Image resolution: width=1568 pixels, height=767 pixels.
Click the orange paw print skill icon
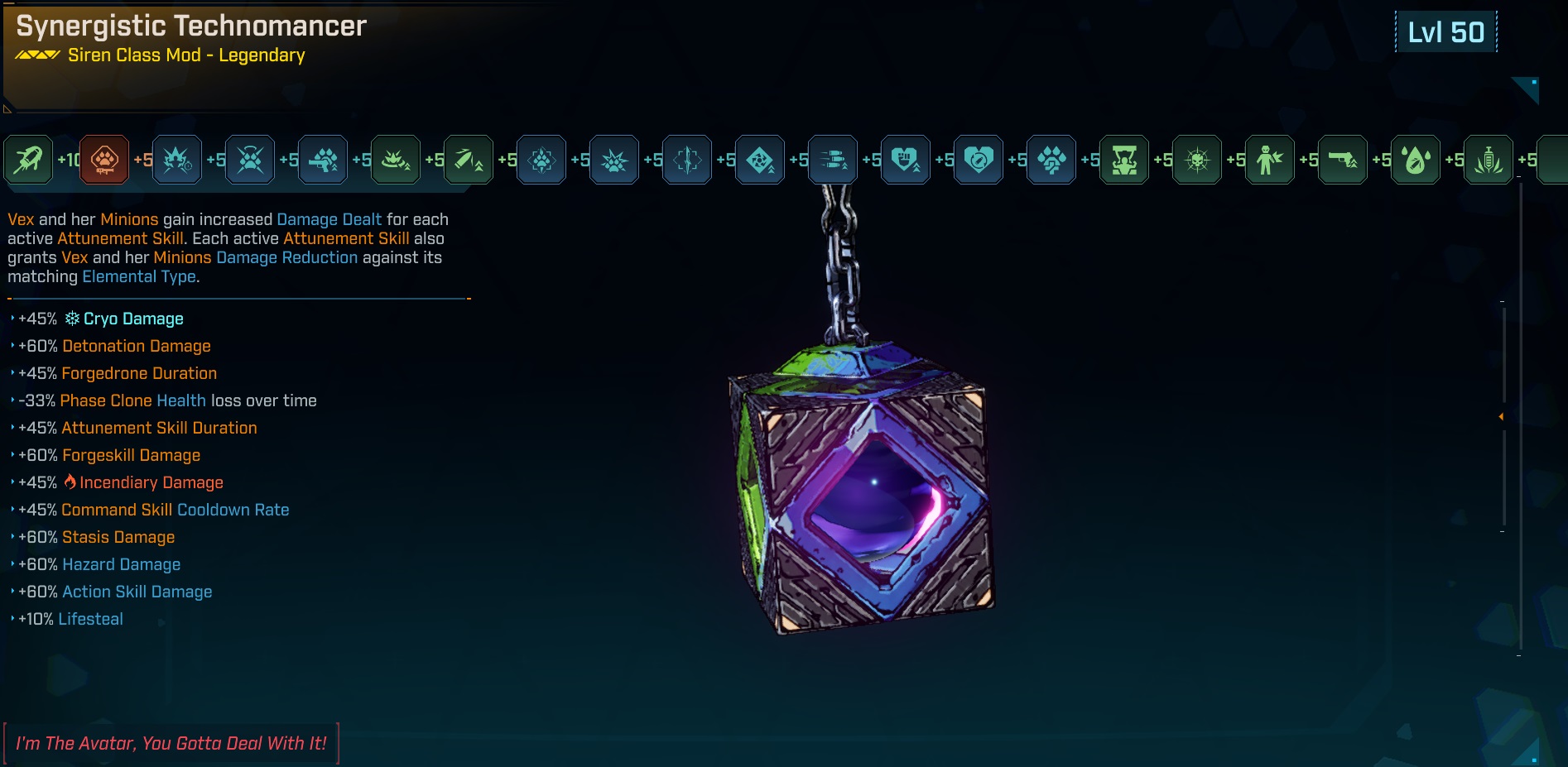[x=104, y=159]
